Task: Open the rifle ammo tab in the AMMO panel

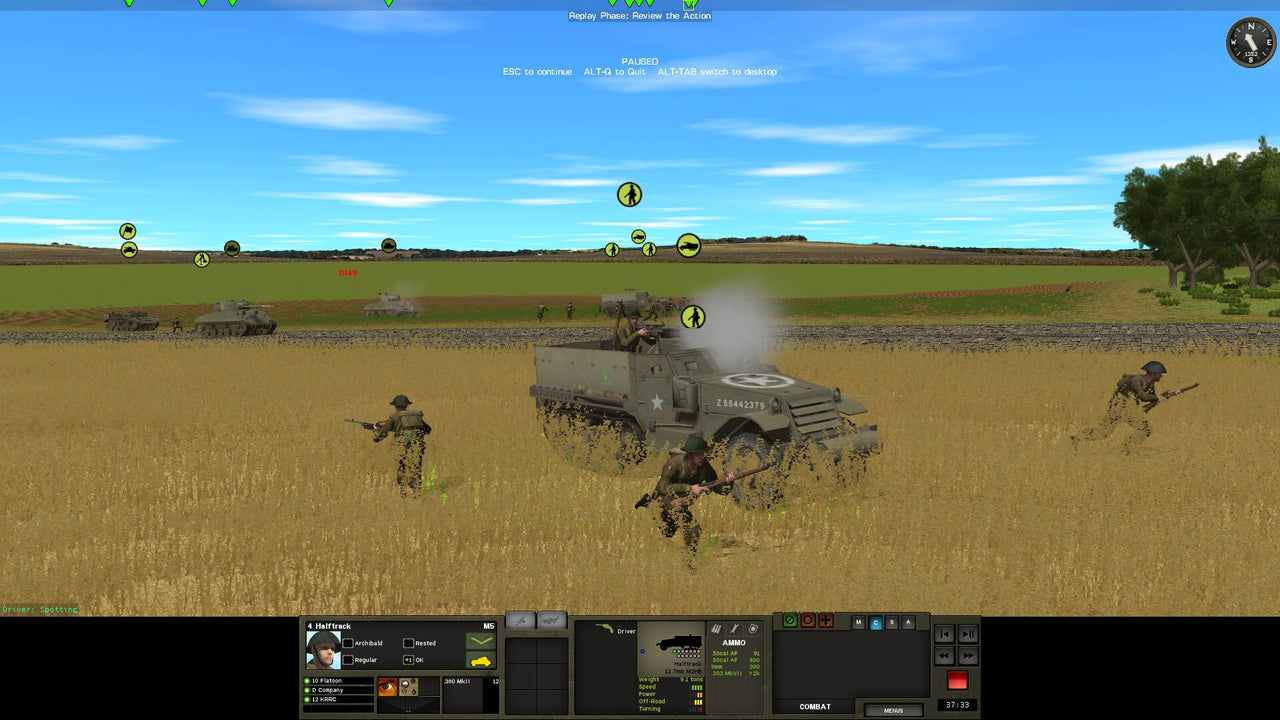Action: (x=716, y=629)
